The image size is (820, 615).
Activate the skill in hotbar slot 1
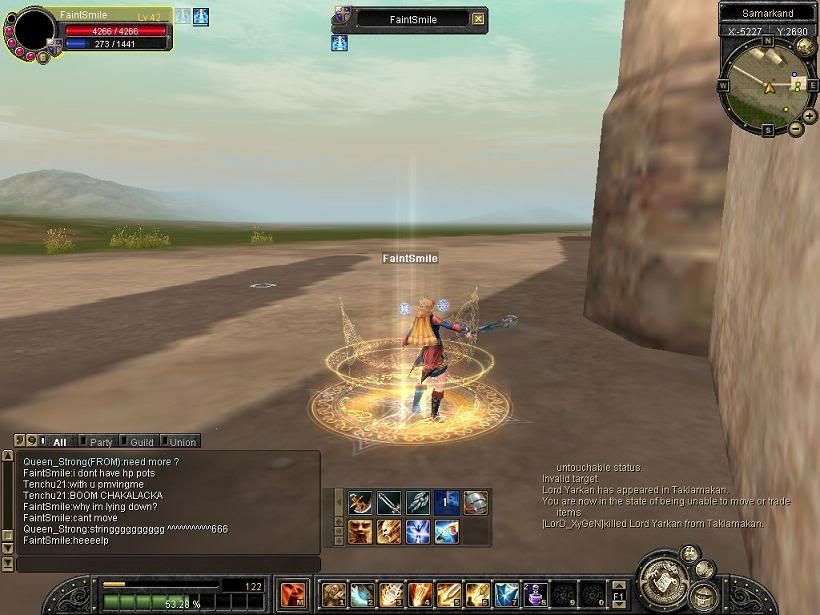click(x=334, y=595)
